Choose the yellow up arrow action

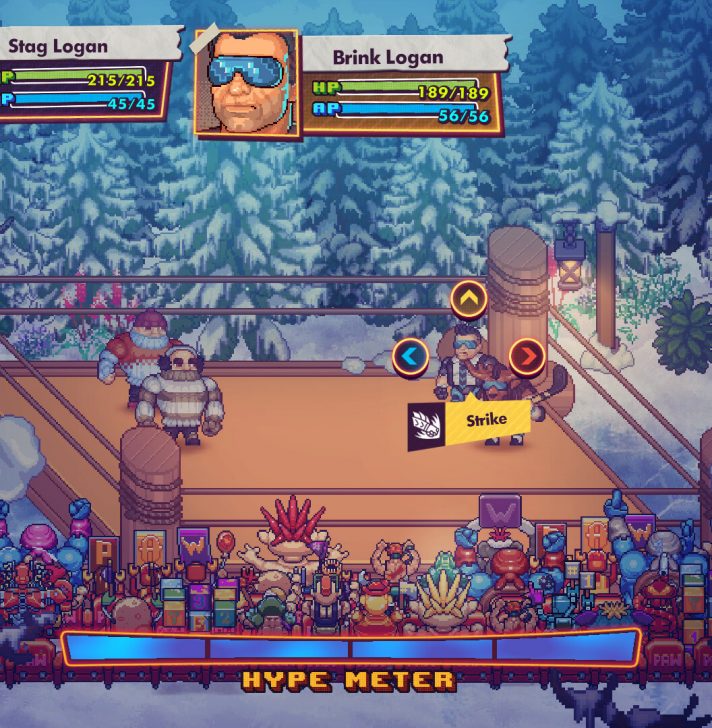468,297
